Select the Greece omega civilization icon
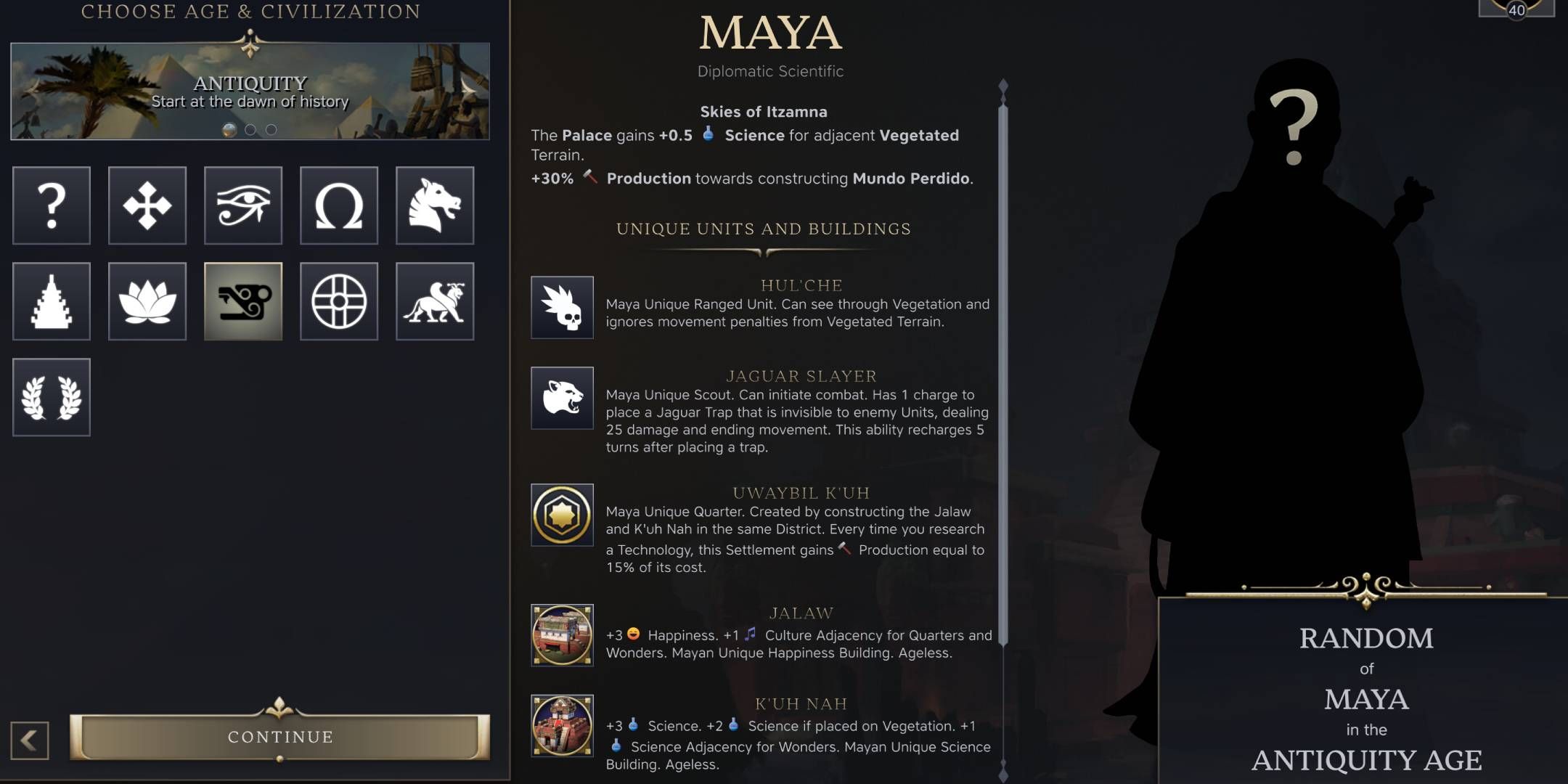1568x784 pixels. click(339, 205)
